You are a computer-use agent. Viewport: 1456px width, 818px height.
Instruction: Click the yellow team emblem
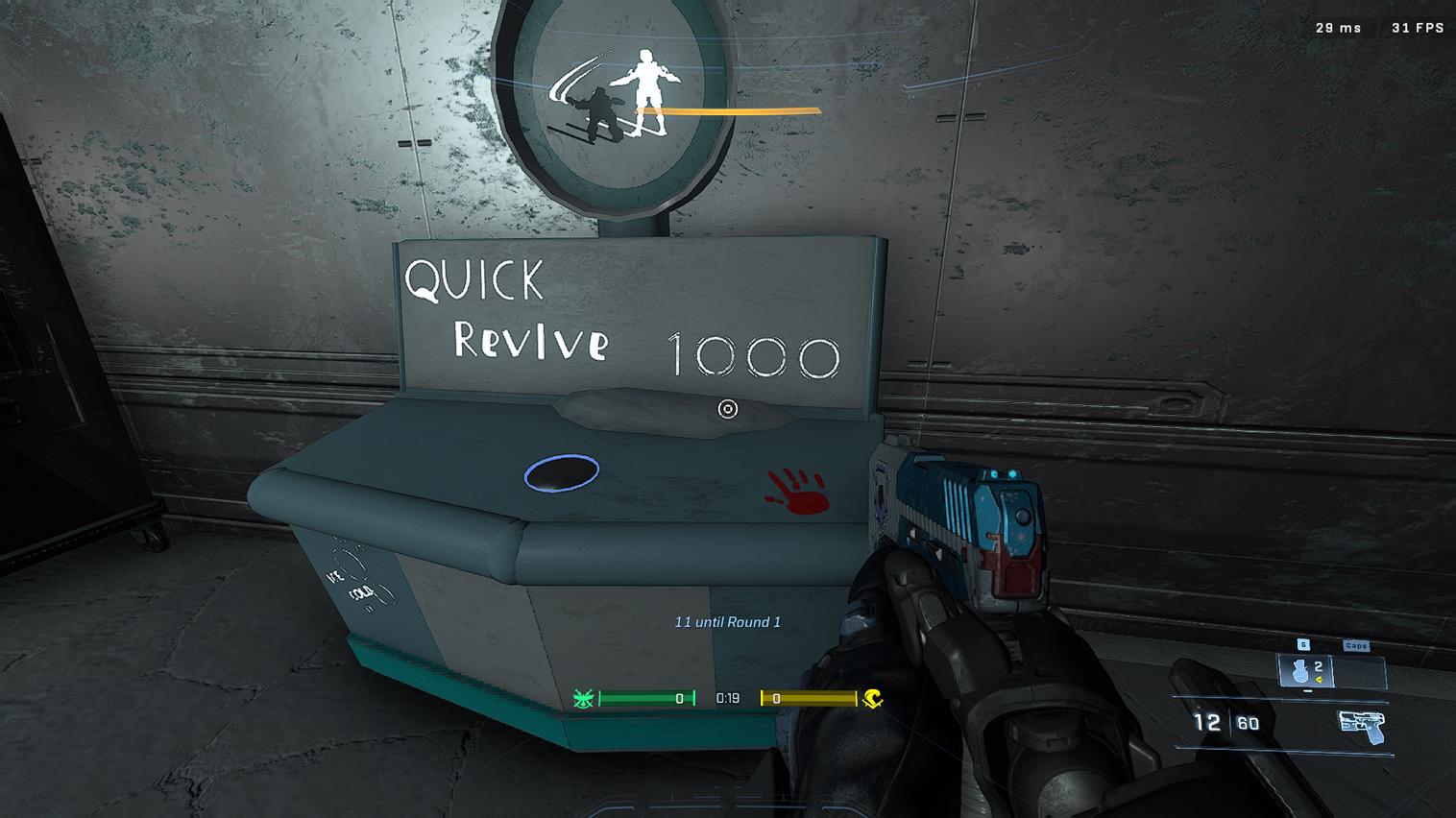pyautogui.click(x=873, y=699)
